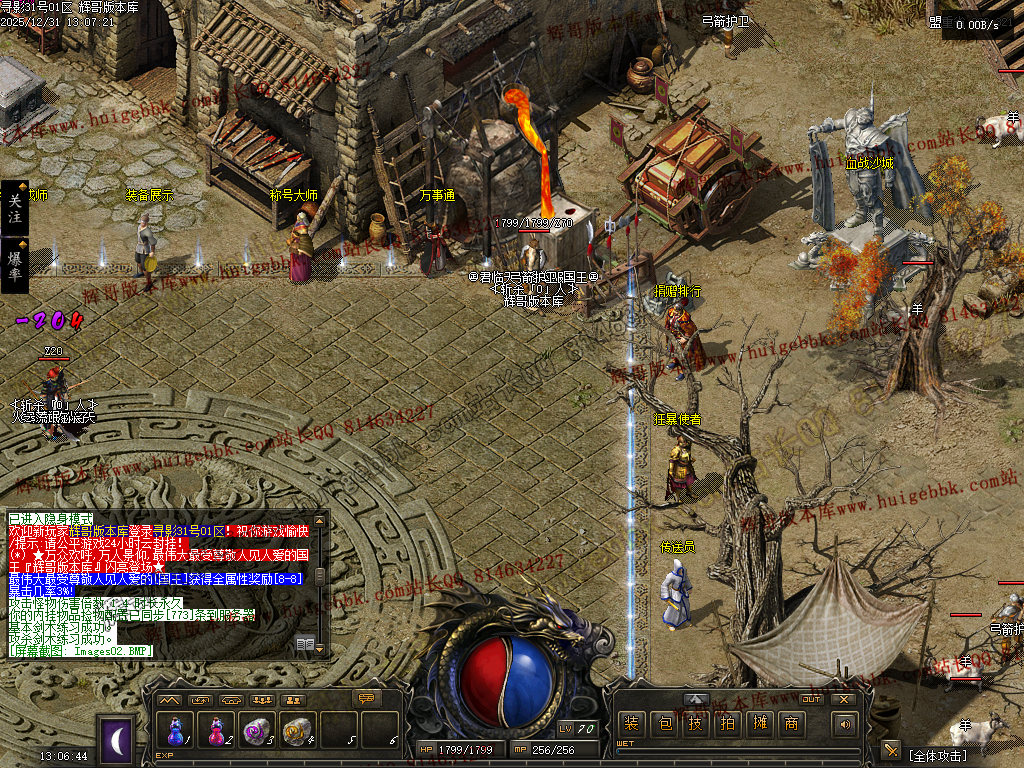The width and height of the screenshot is (1024, 768).
Task: Open the skills 技 panel
Action: [695, 724]
